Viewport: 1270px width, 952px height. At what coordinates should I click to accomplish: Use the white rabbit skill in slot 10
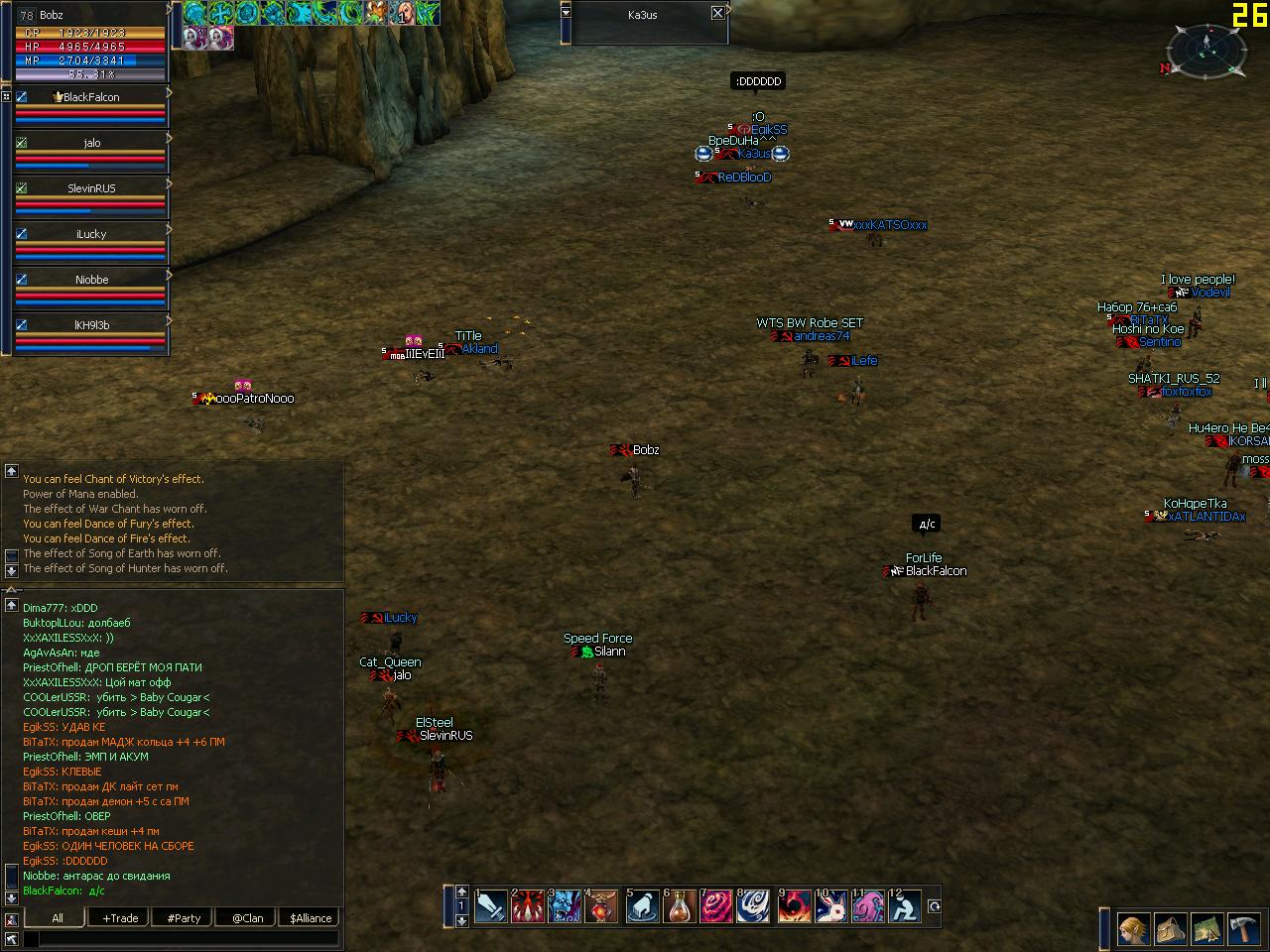click(831, 905)
